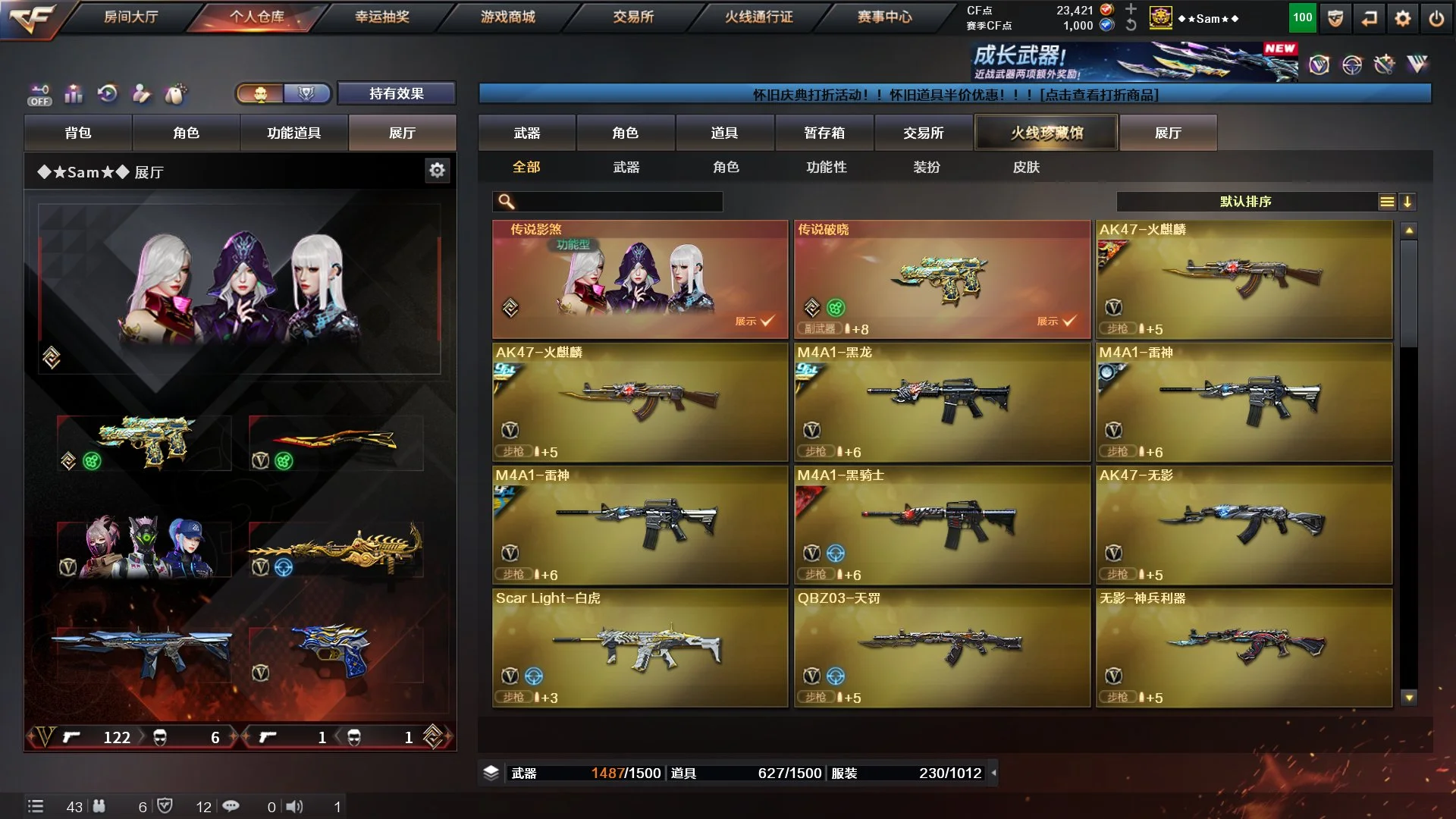
Task: Select the 功能道具 tab
Action: [293, 133]
